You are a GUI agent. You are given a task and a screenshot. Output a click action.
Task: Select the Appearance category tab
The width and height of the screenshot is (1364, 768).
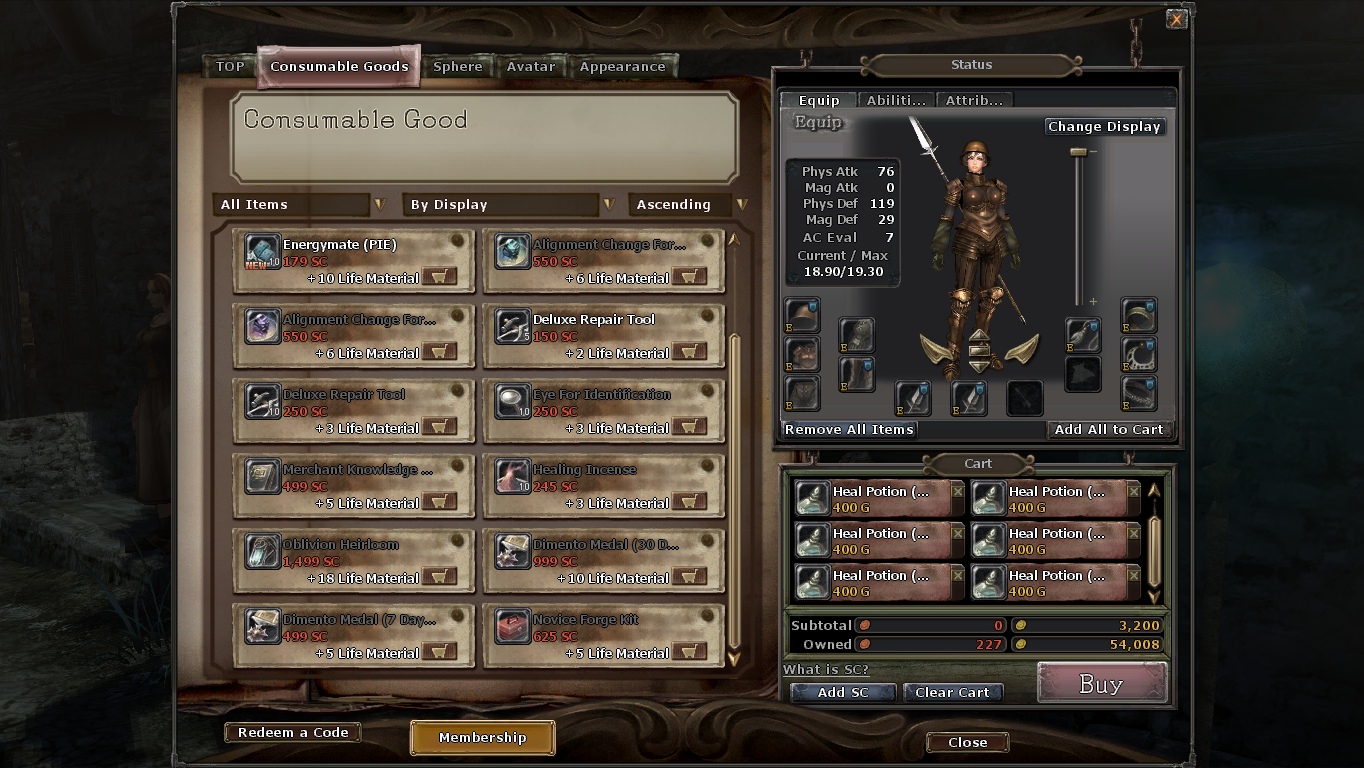(x=622, y=67)
